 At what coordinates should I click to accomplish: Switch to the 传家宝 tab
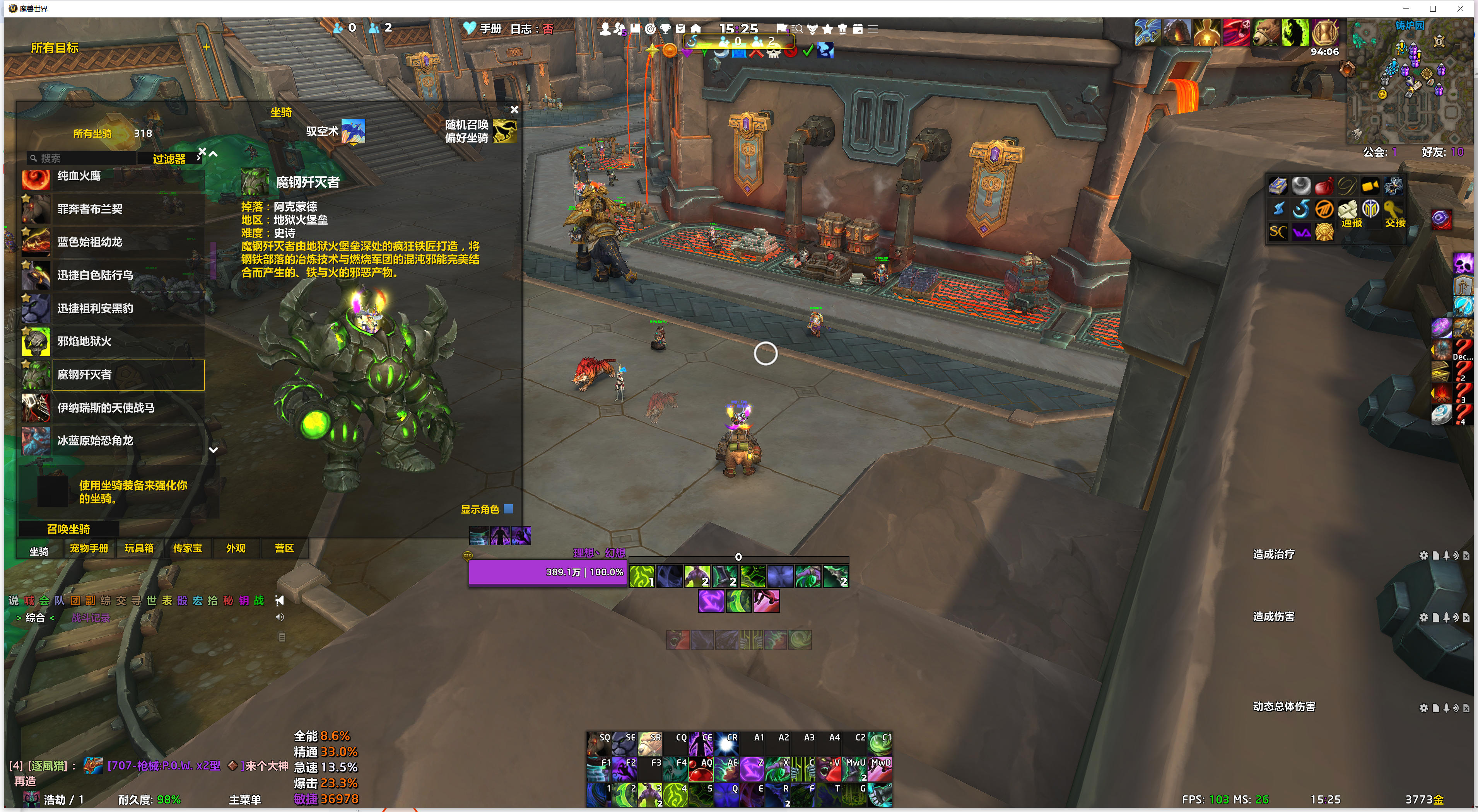pyautogui.click(x=188, y=548)
